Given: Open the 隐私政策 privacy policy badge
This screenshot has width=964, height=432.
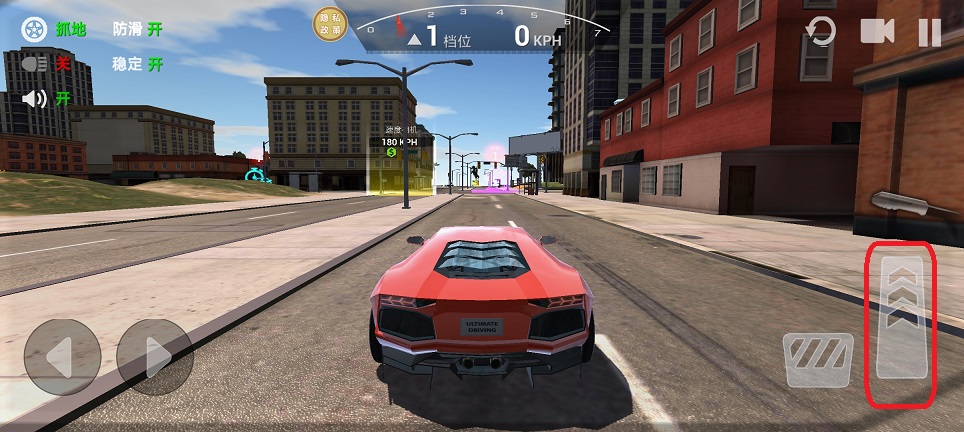Looking at the screenshot, I should (x=329, y=25).
